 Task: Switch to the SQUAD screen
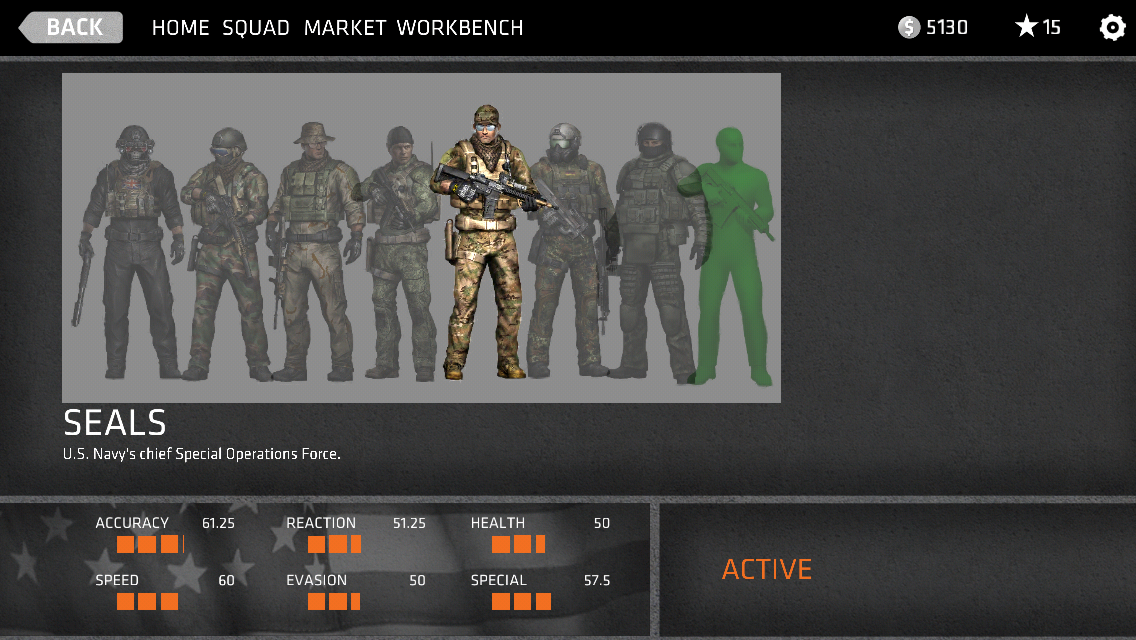pyautogui.click(x=256, y=28)
